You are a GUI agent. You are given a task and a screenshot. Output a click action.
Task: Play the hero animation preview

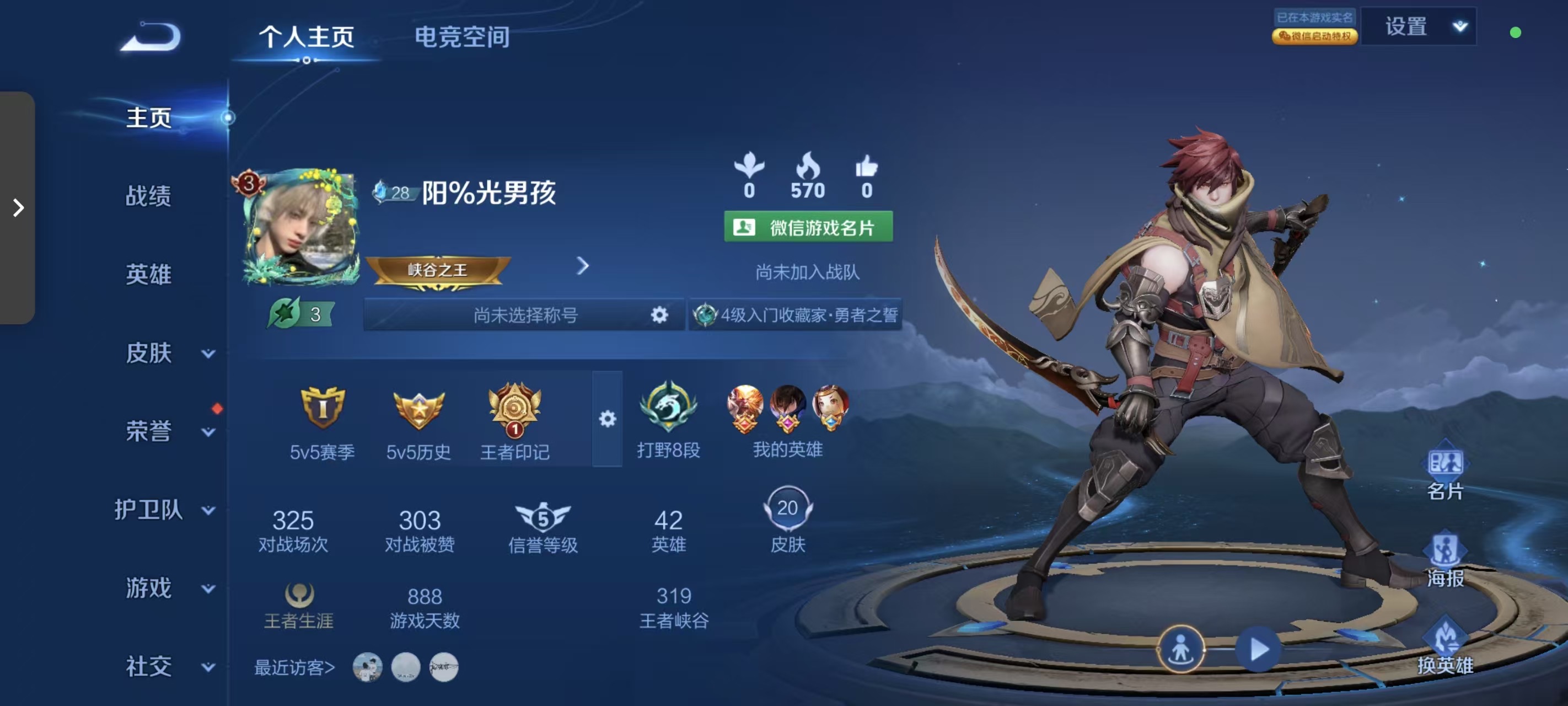(1258, 649)
